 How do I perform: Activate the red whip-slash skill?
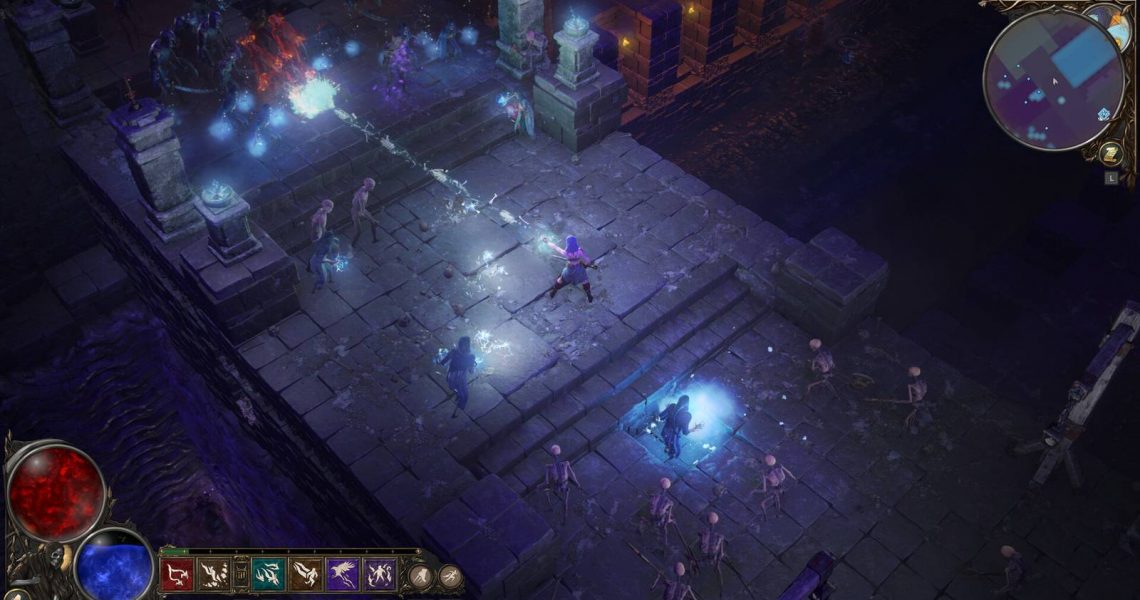[177, 574]
